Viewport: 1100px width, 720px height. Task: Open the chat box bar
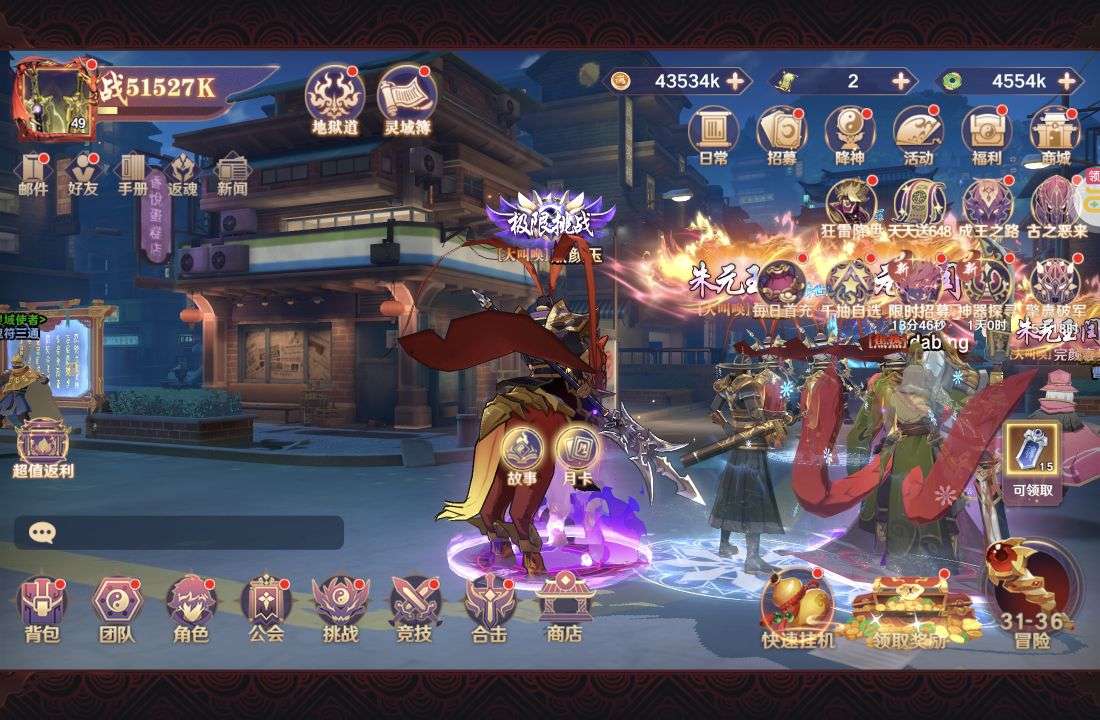[x=179, y=532]
